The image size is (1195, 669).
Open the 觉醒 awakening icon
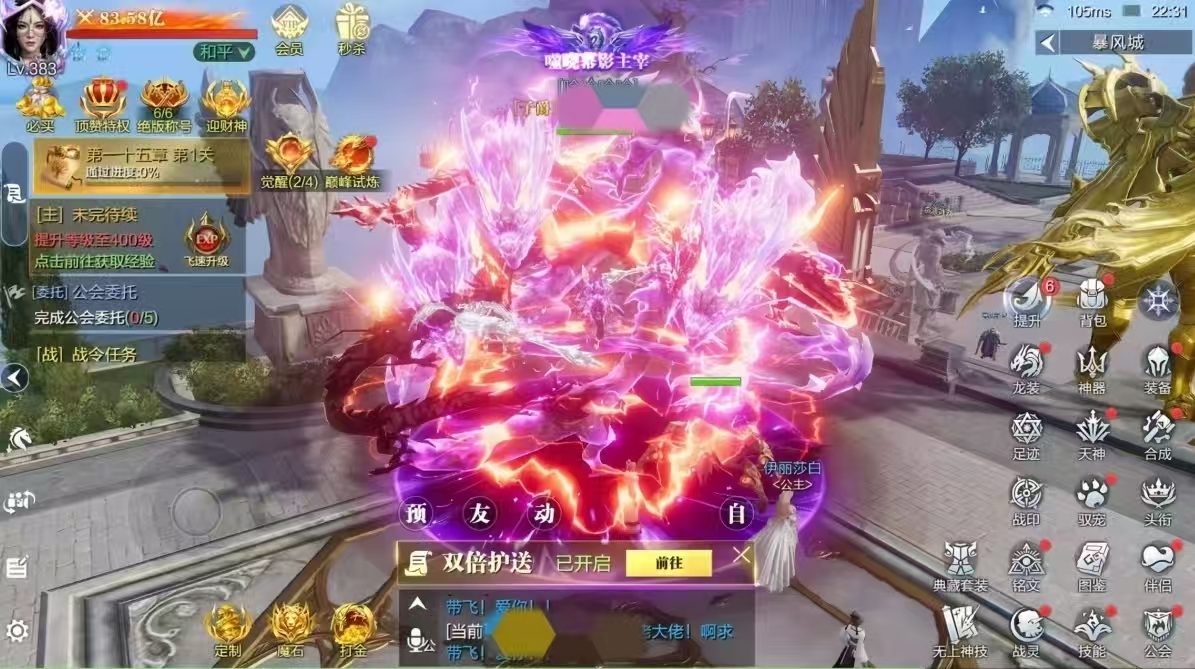pyautogui.click(x=288, y=160)
